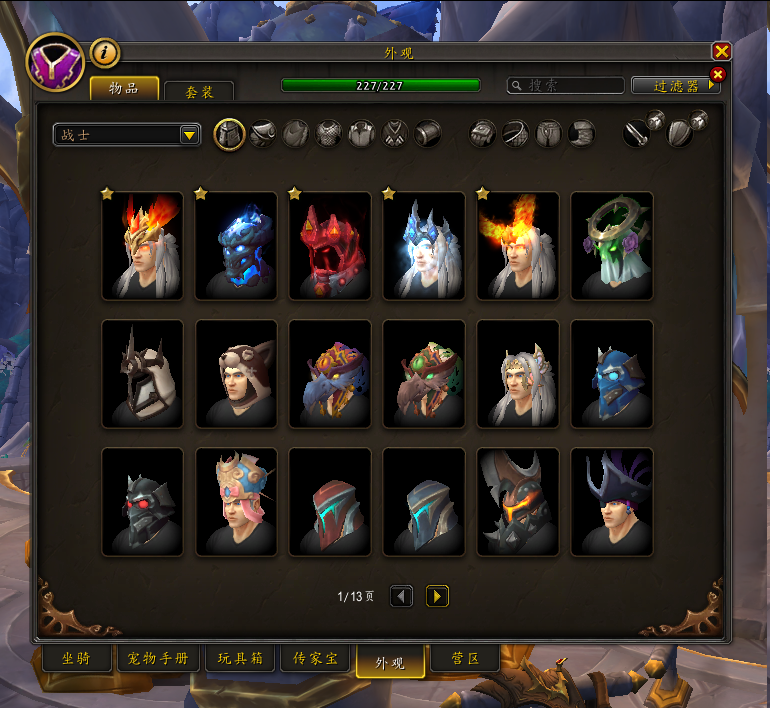This screenshot has width=770, height=708.
Task: Click the yellow info button
Action: tap(104, 52)
